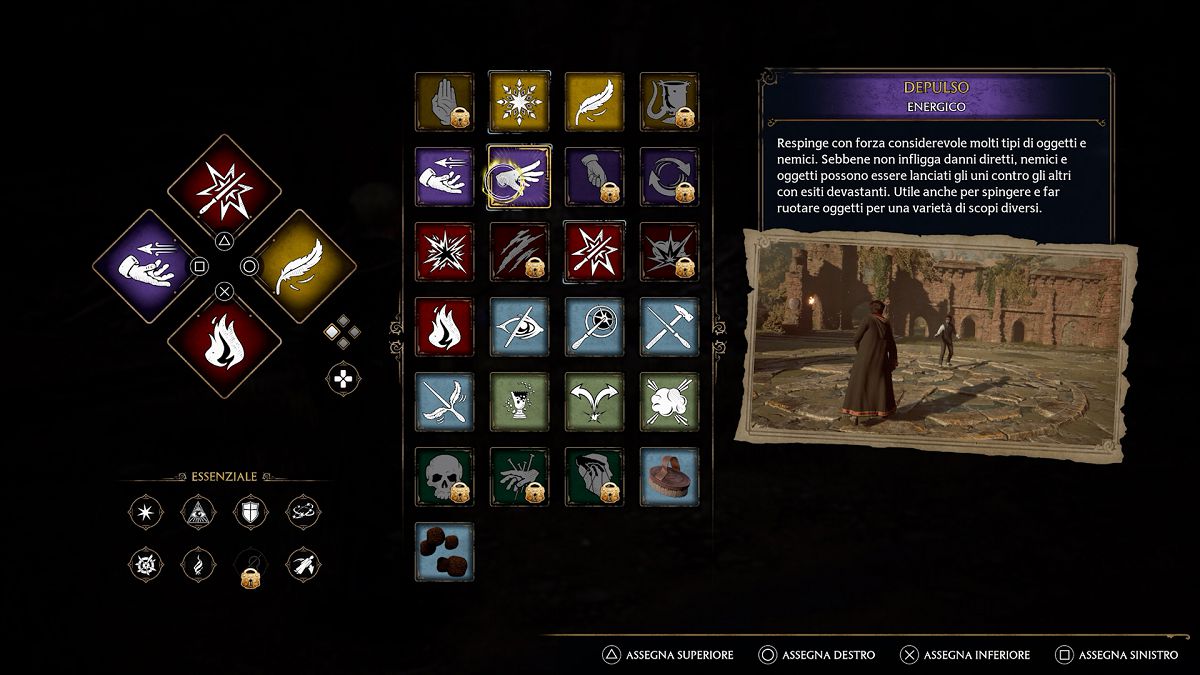1200x675 pixels.
Task: Select the beast grooming brush
Action: tap(669, 477)
